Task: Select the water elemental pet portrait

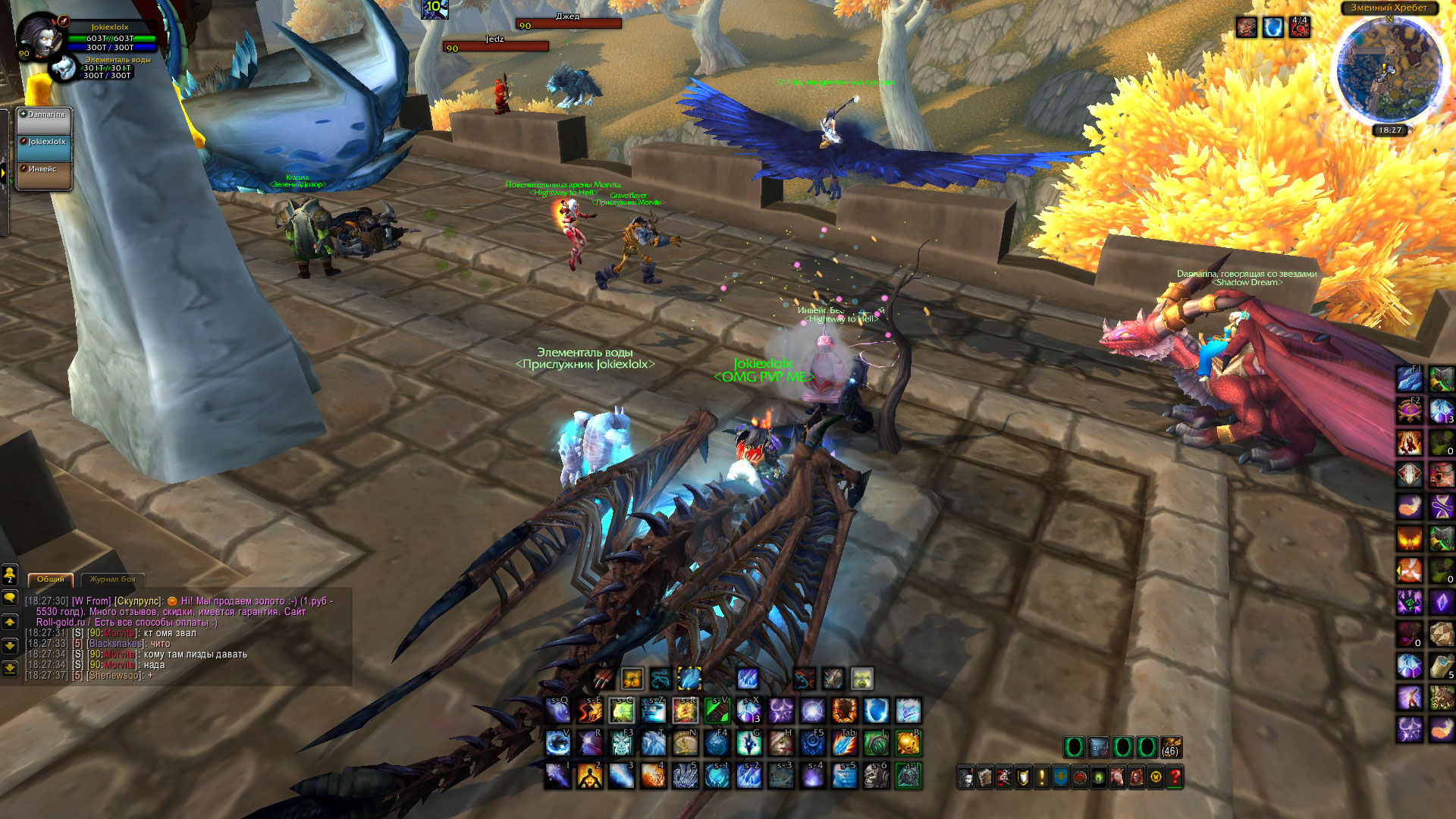Action: pyautogui.click(x=65, y=69)
